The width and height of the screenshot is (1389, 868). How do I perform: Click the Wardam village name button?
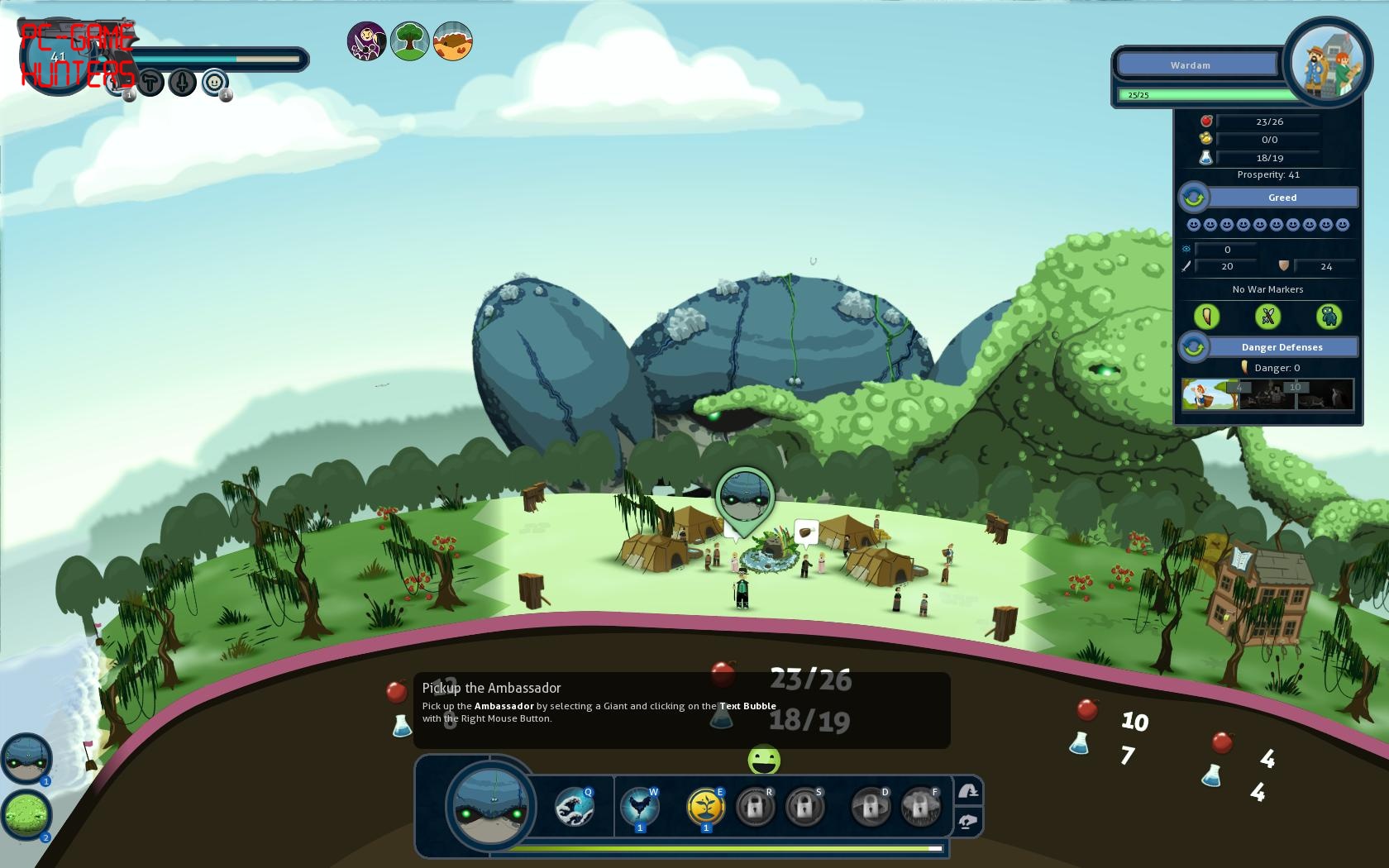click(1196, 64)
